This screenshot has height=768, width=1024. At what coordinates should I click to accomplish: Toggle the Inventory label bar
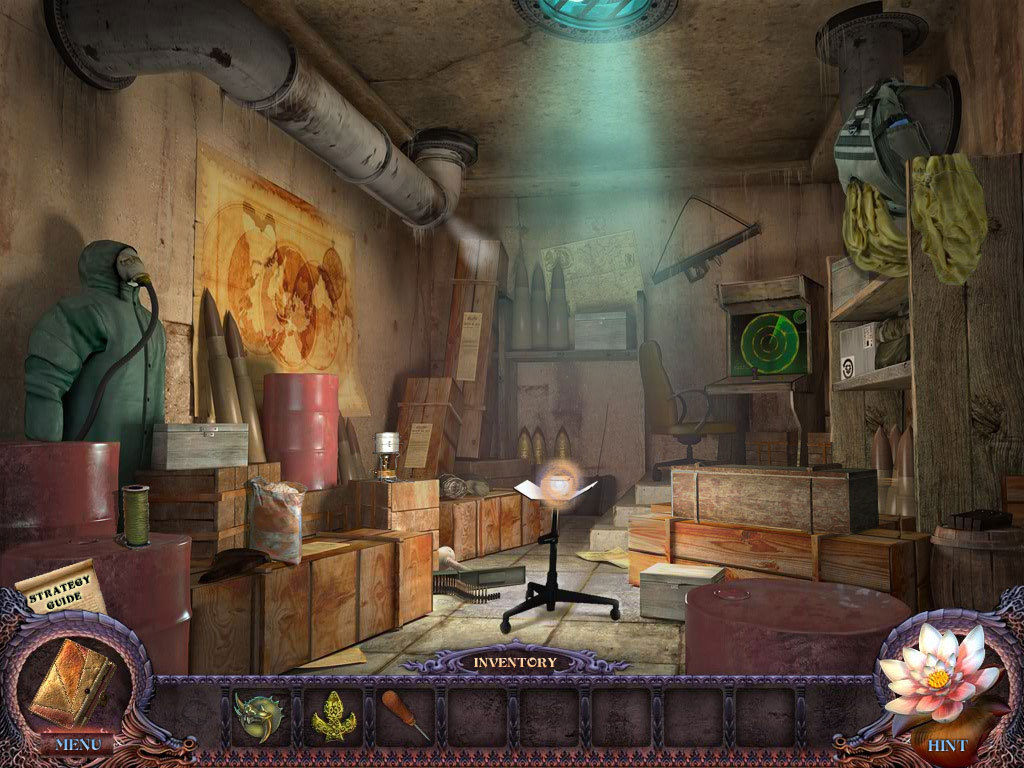[514, 662]
